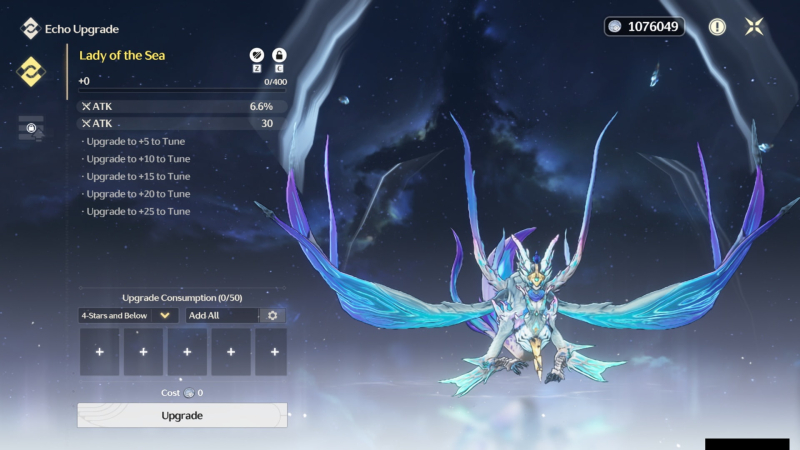Choose Add All materials
The height and width of the screenshot is (450, 800).
(221, 315)
